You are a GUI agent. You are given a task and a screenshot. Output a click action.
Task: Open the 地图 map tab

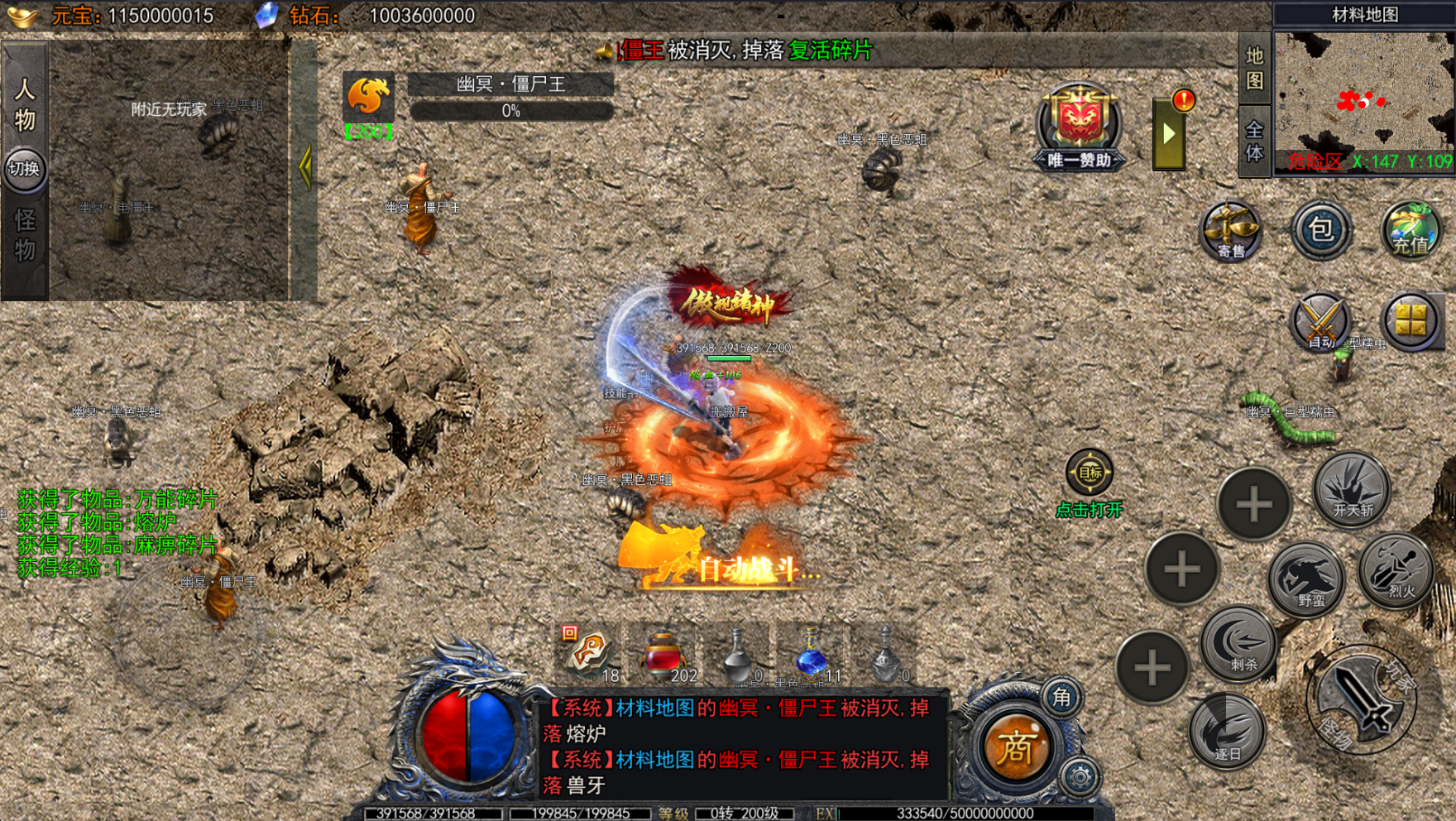point(1254,68)
